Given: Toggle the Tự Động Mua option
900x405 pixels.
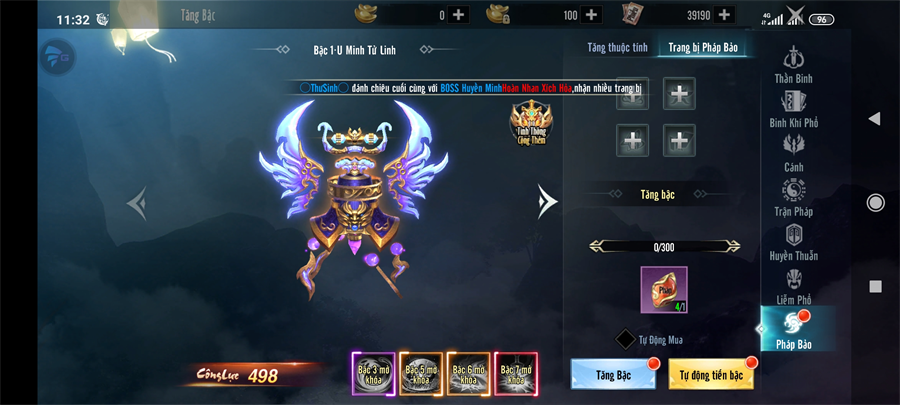Looking at the screenshot, I should [x=625, y=339].
